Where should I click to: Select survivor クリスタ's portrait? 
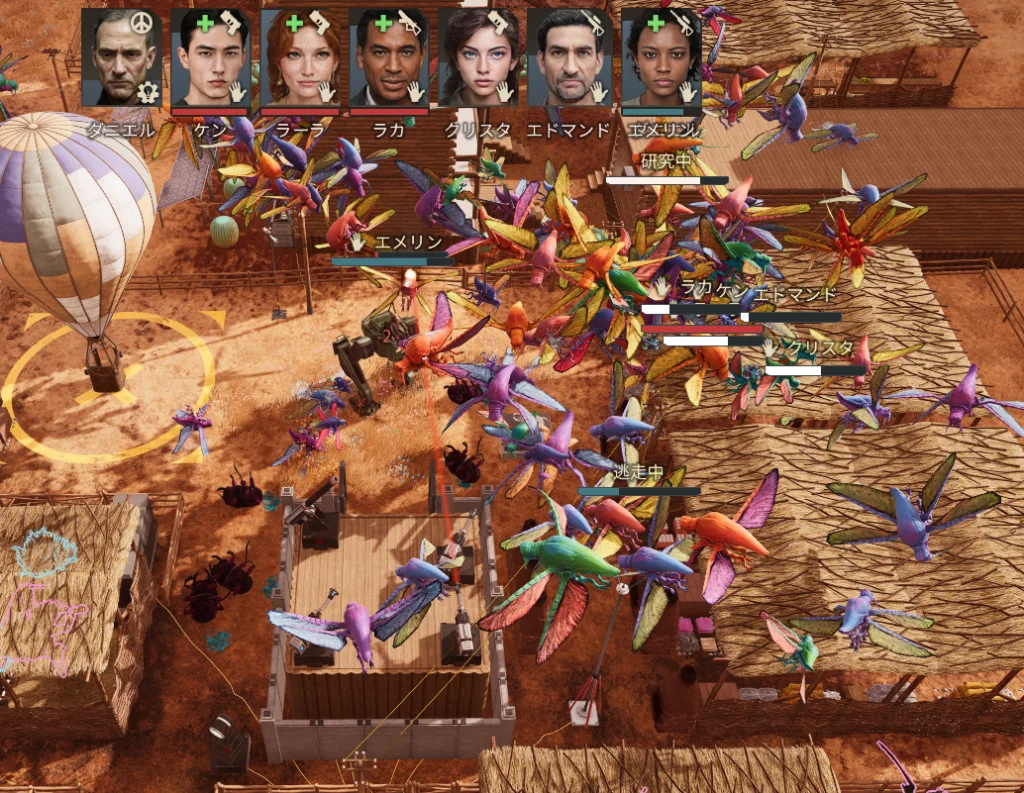[x=477, y=58]
